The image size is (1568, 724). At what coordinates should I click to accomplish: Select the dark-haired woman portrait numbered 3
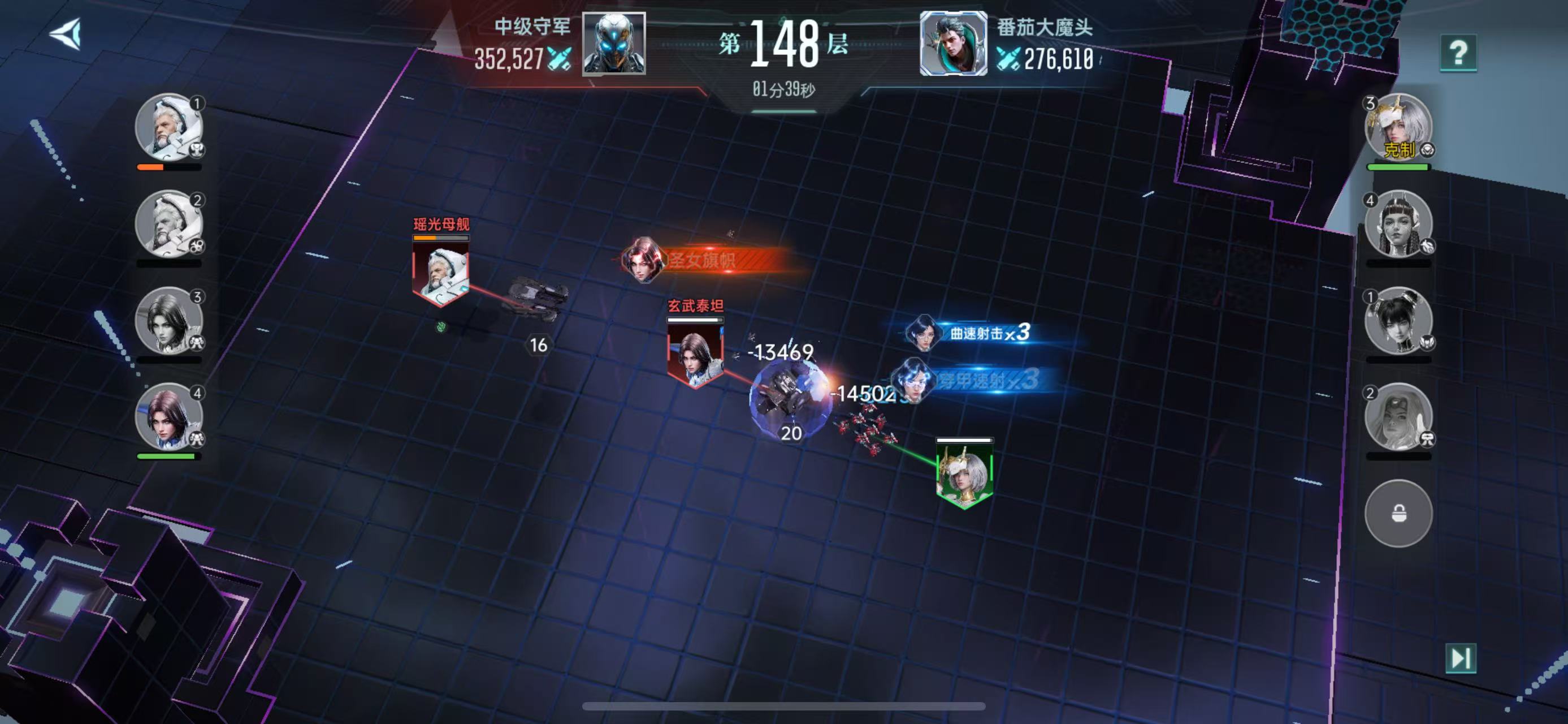pyautogui.click(x=168, y=320)
